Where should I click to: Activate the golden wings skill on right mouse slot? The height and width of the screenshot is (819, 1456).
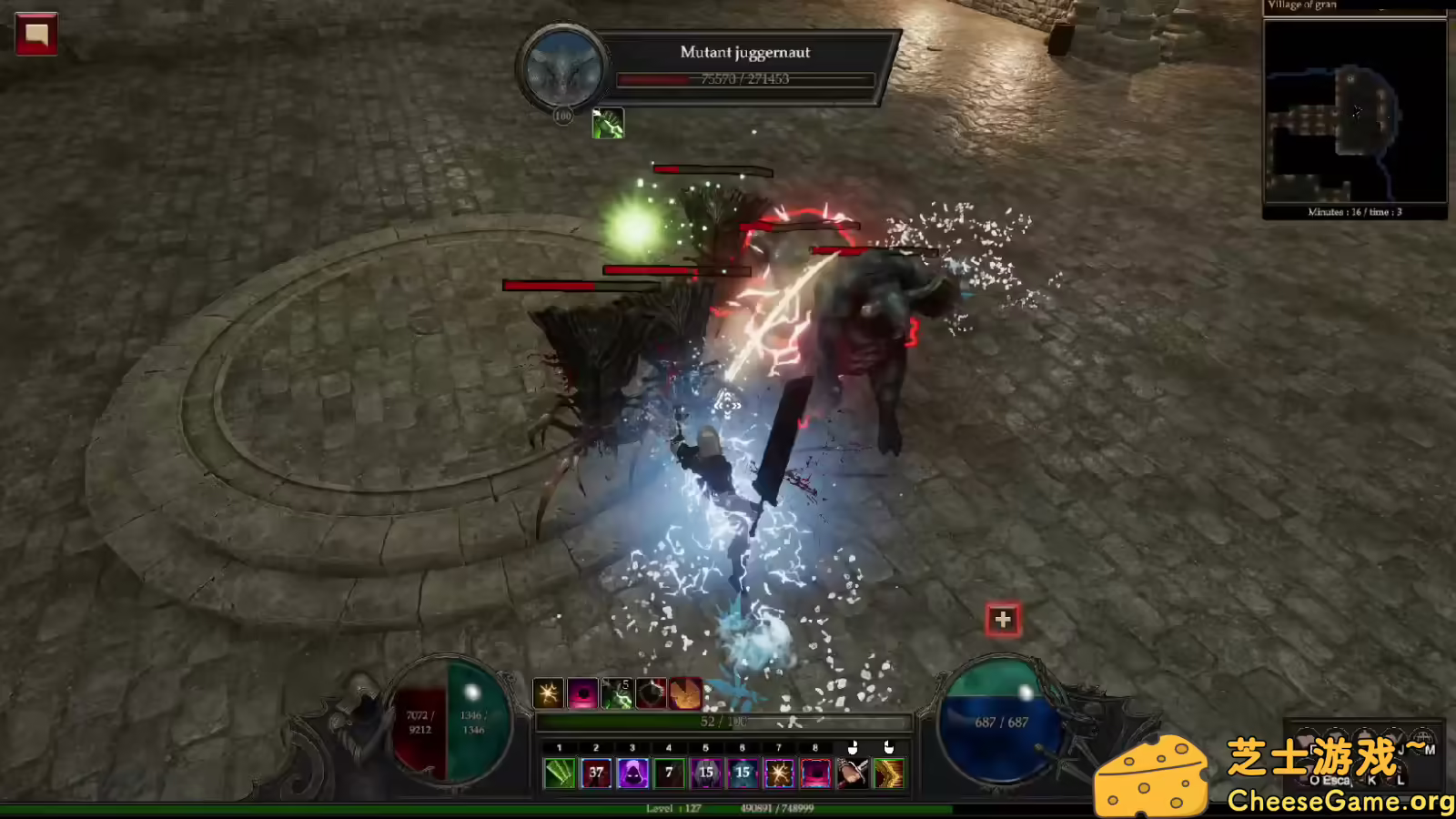889,773
